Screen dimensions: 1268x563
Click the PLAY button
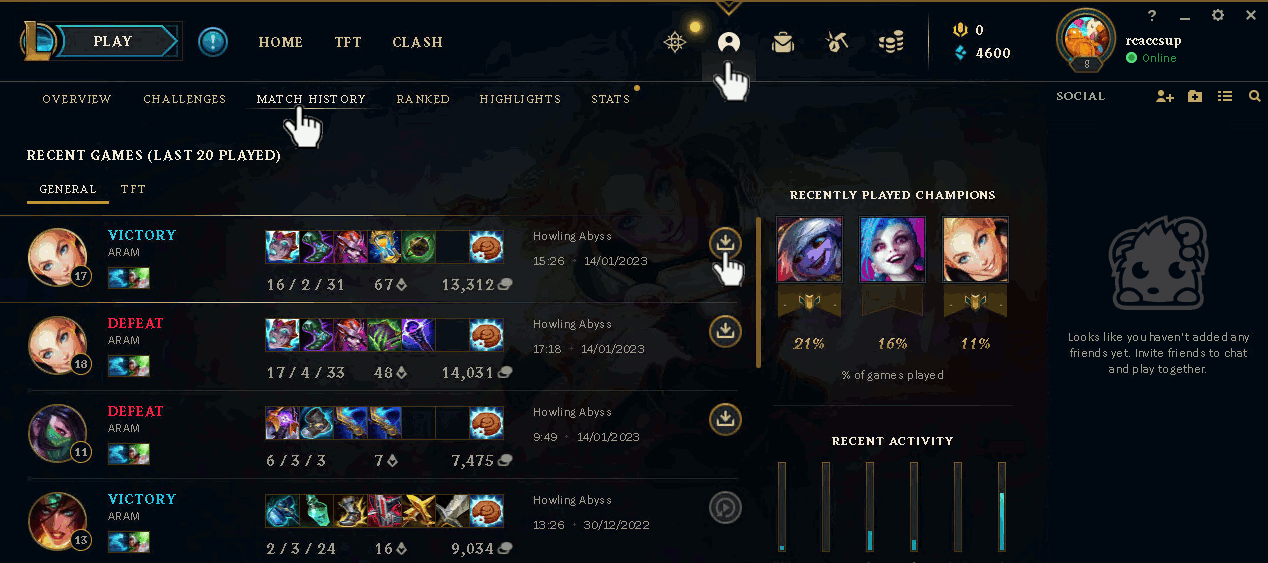(x=112, y=42)
